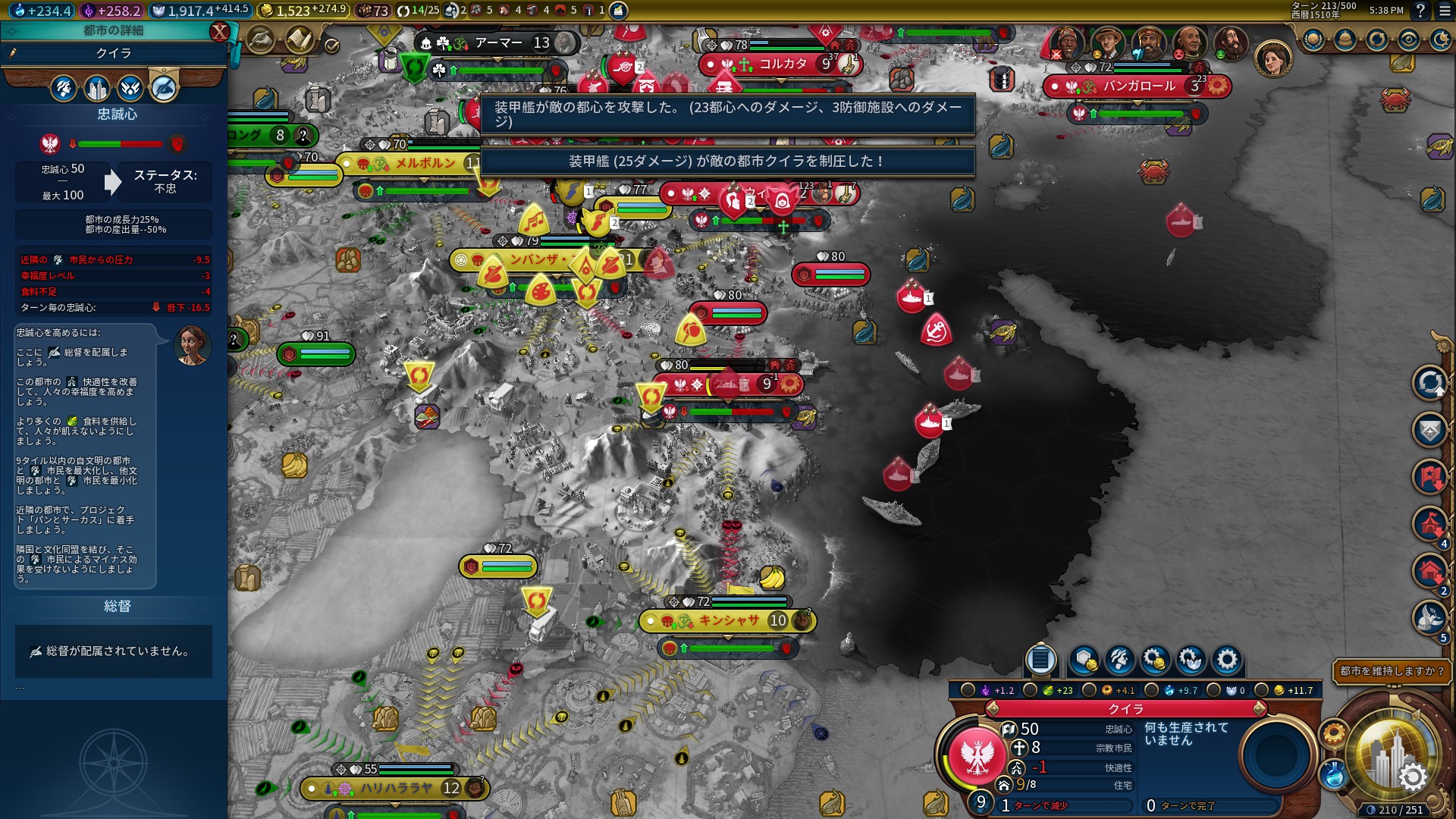This screenshot has height=819, width=1456.
Task: Switch to the citizens tab with head icon
Action: [x=64, y=89]
